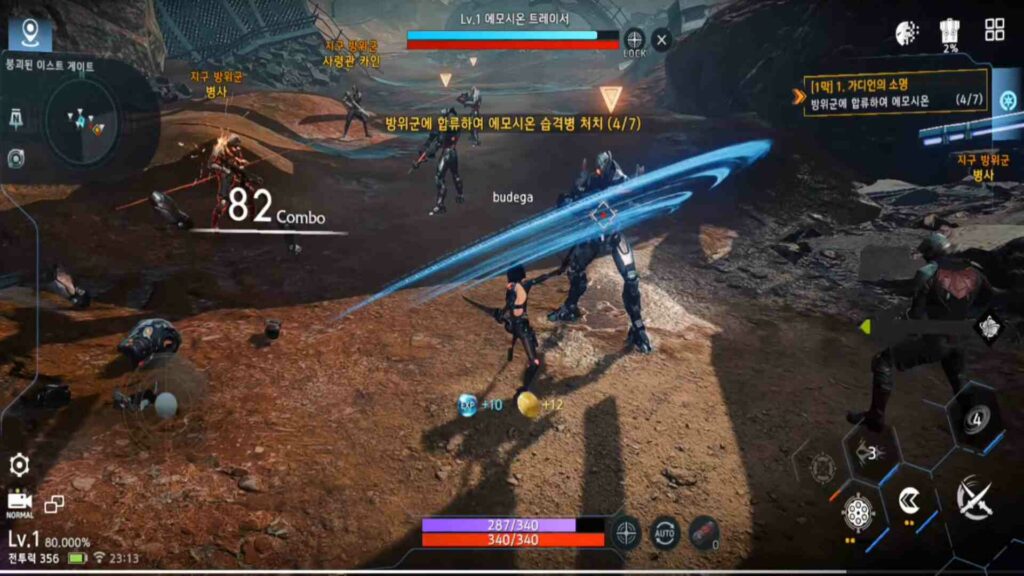The image size is (1024, 576).
Task: Click the overlapping squares icon
Action: [54, 504]
